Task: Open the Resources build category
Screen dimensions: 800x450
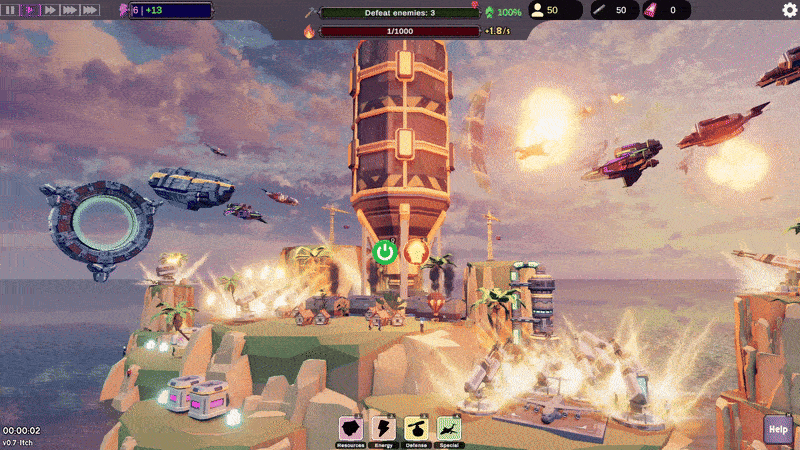Action: (350, 430)
